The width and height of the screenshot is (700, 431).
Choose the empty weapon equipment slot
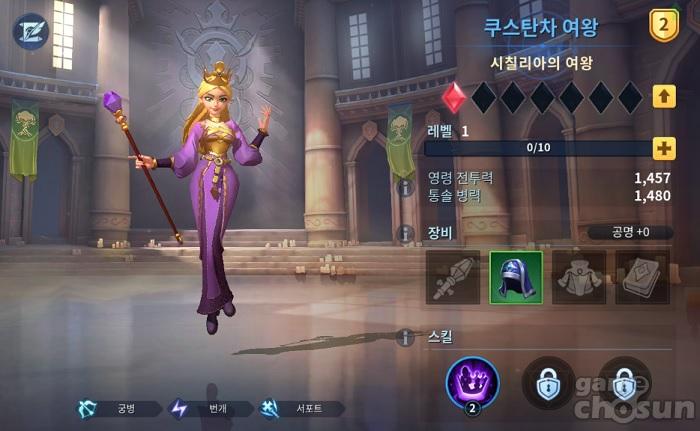tap(452, 277)
